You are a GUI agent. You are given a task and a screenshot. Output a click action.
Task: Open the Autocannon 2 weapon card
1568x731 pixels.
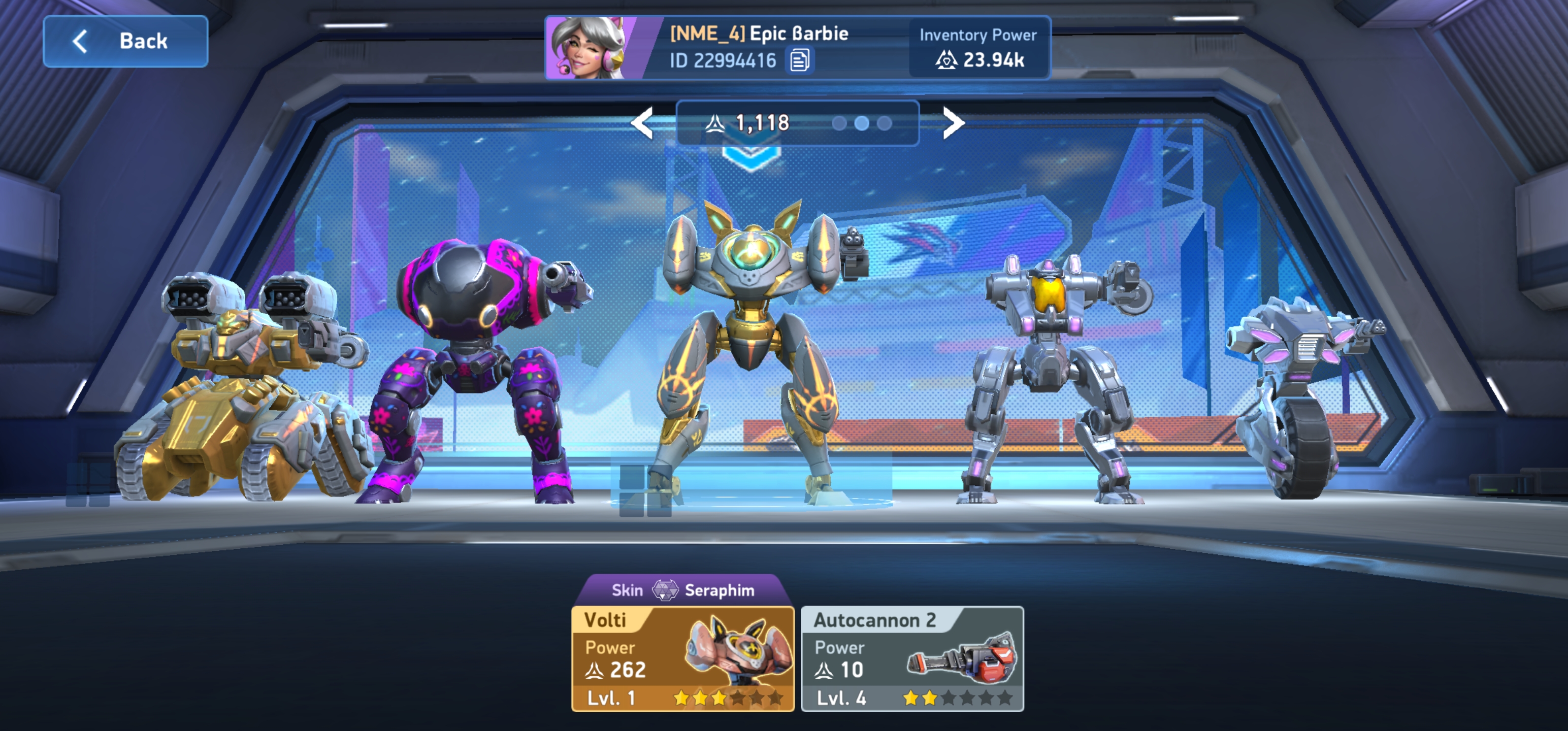pyautogui.click(x=912, y=658)
